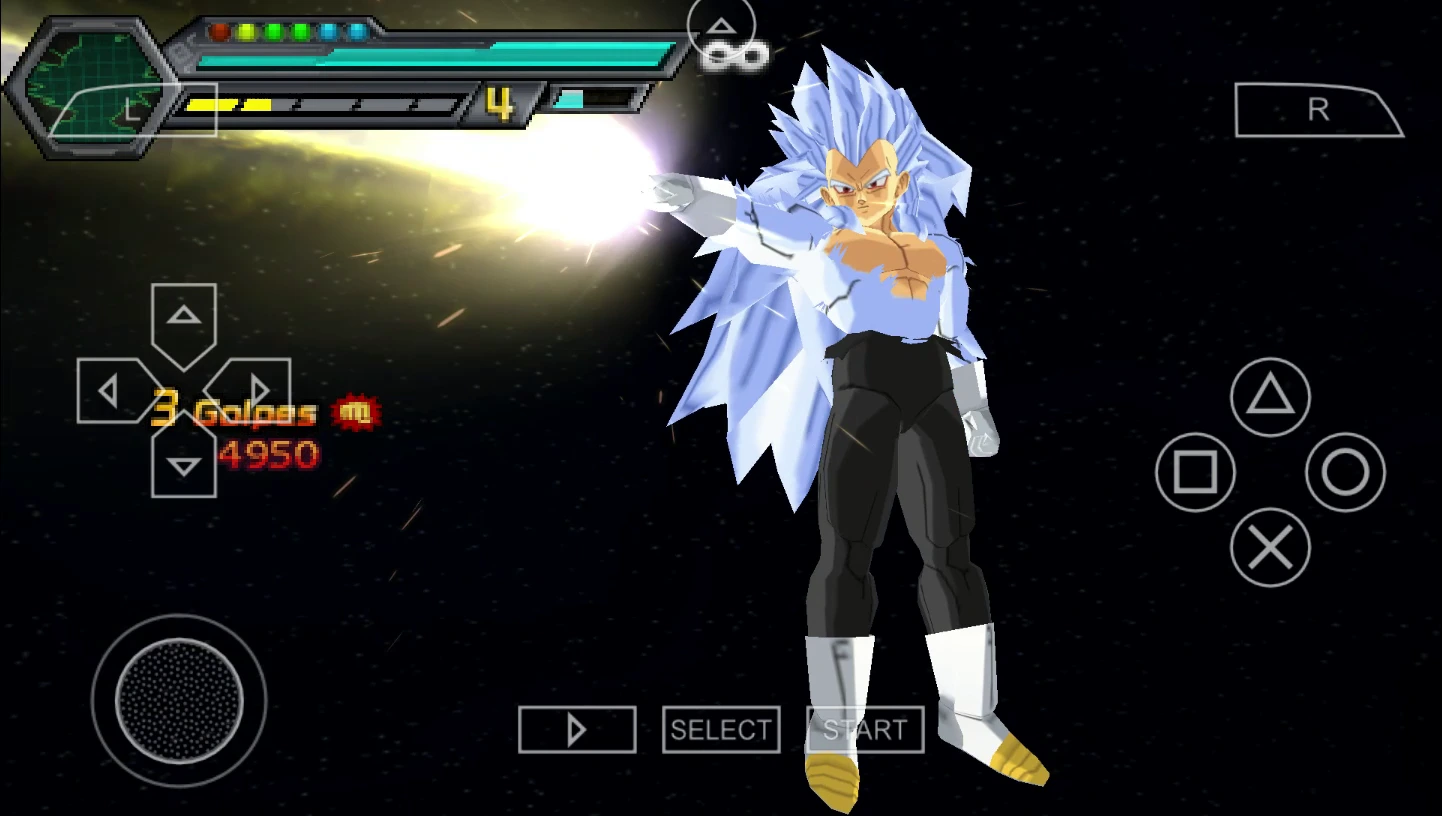Tap the D-pad right arrow
Viewport: 1442px width, 816px height.
[257, 389]
